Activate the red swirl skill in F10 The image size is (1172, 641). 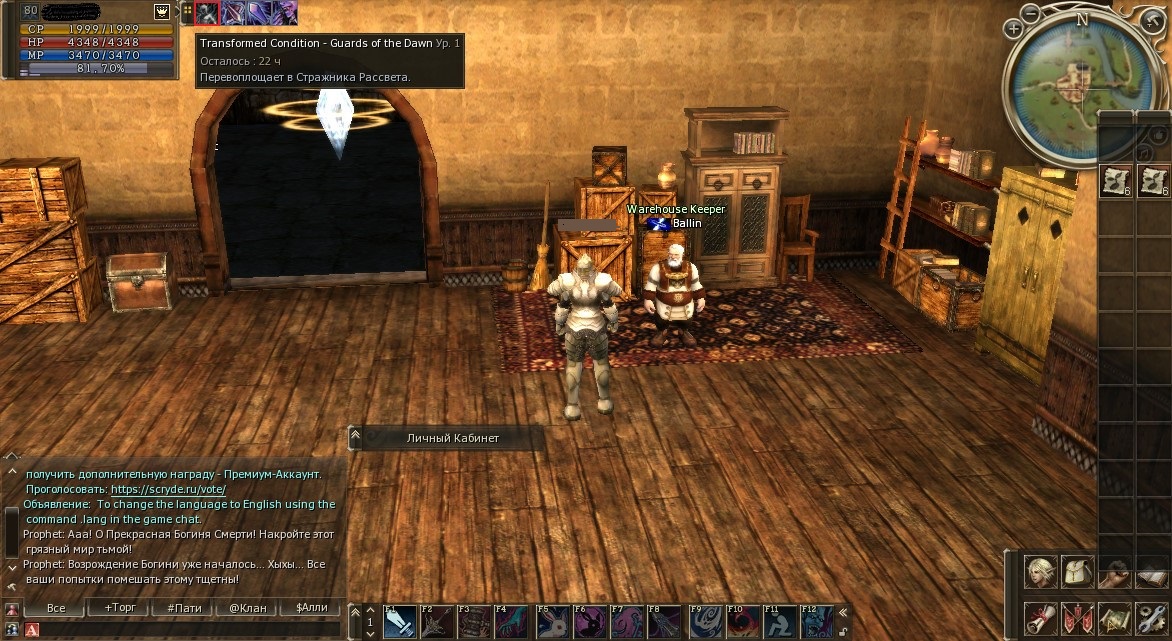tap(742, 622)
